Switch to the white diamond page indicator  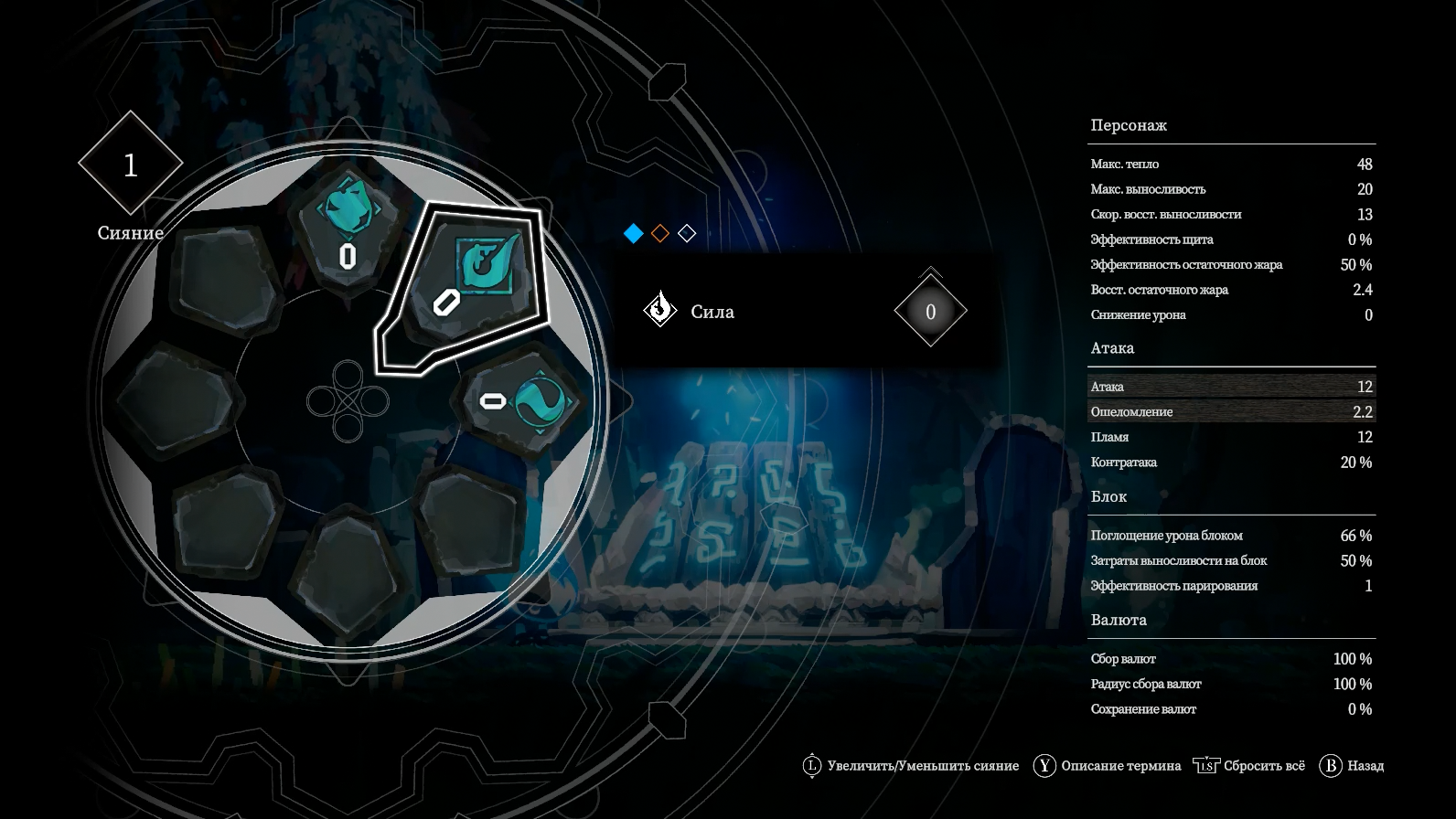pos(687,234)
